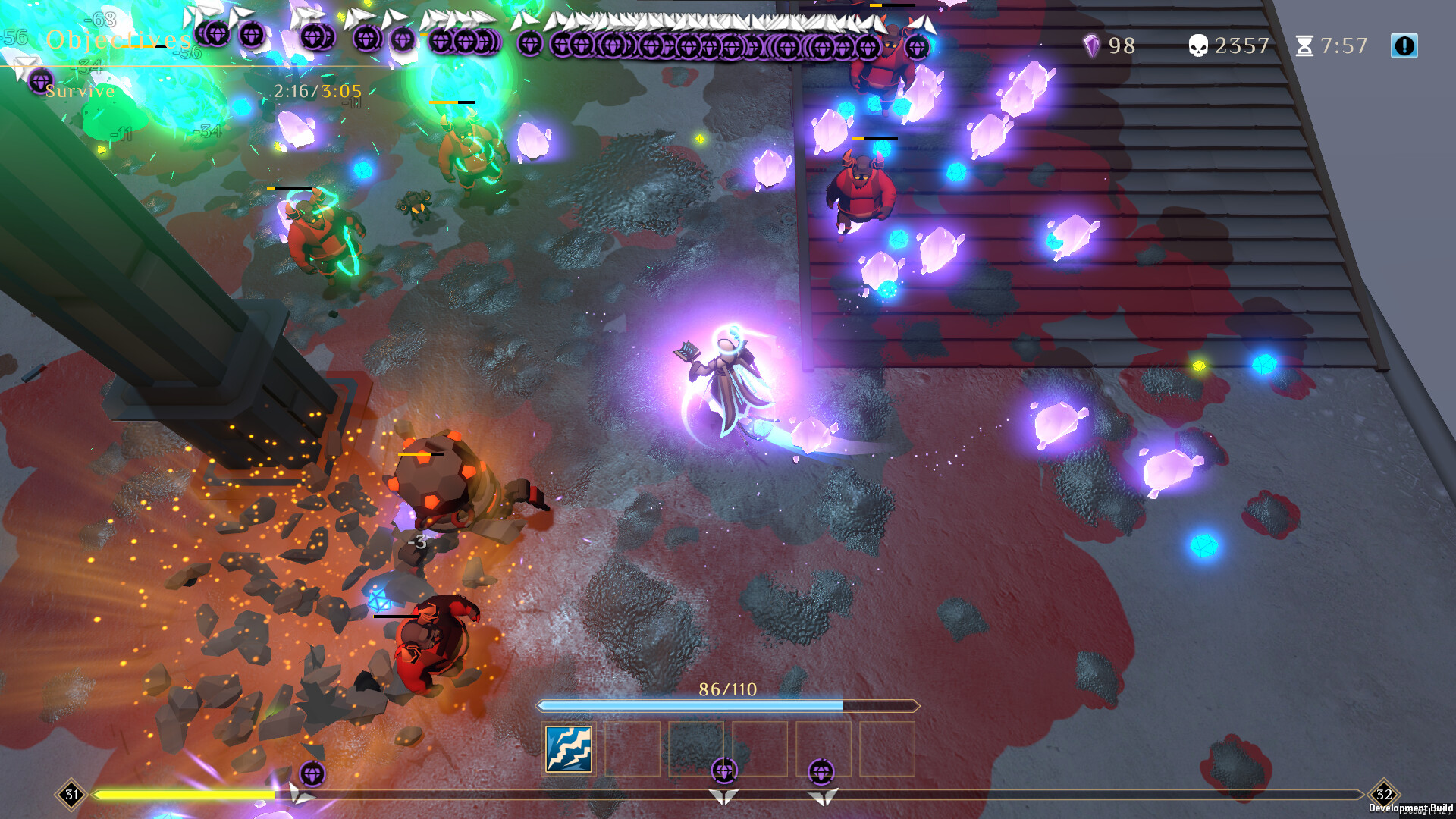Select the Survive objective entry
Image resolution: width=1456 pixels, height=819 pixels.
click(x=80, y=91)
